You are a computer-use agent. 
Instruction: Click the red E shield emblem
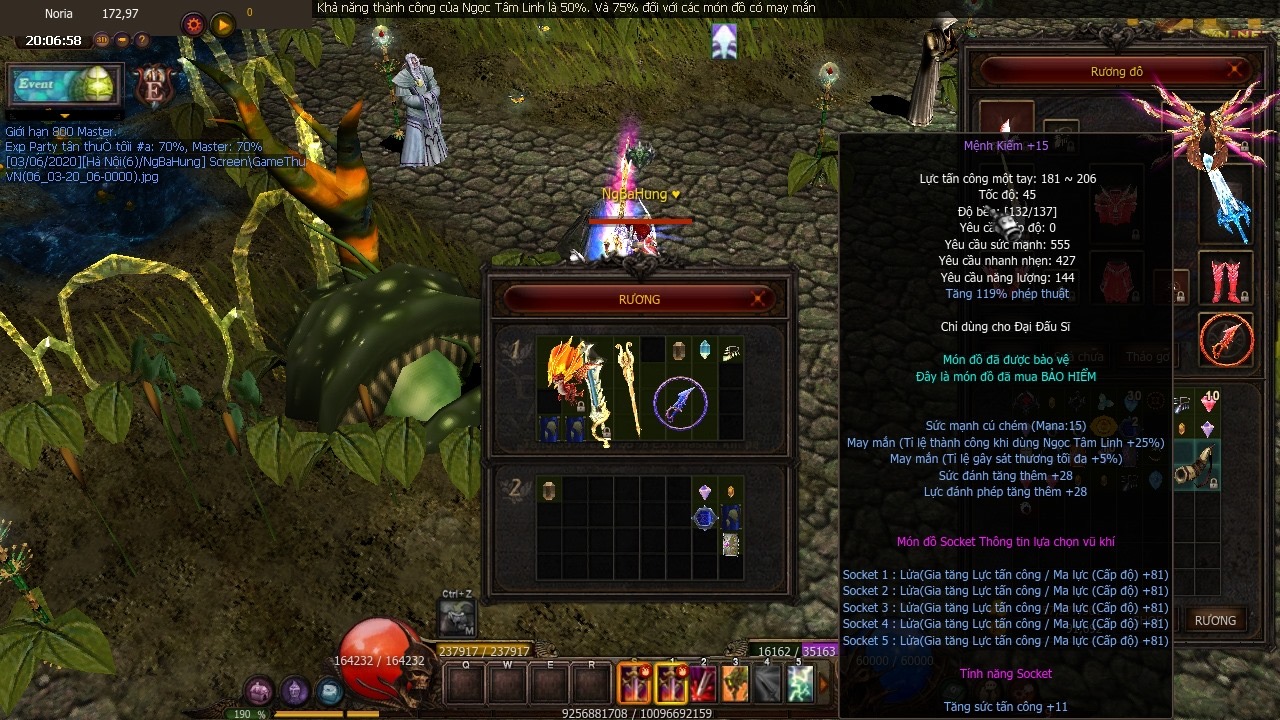point(155,87)
